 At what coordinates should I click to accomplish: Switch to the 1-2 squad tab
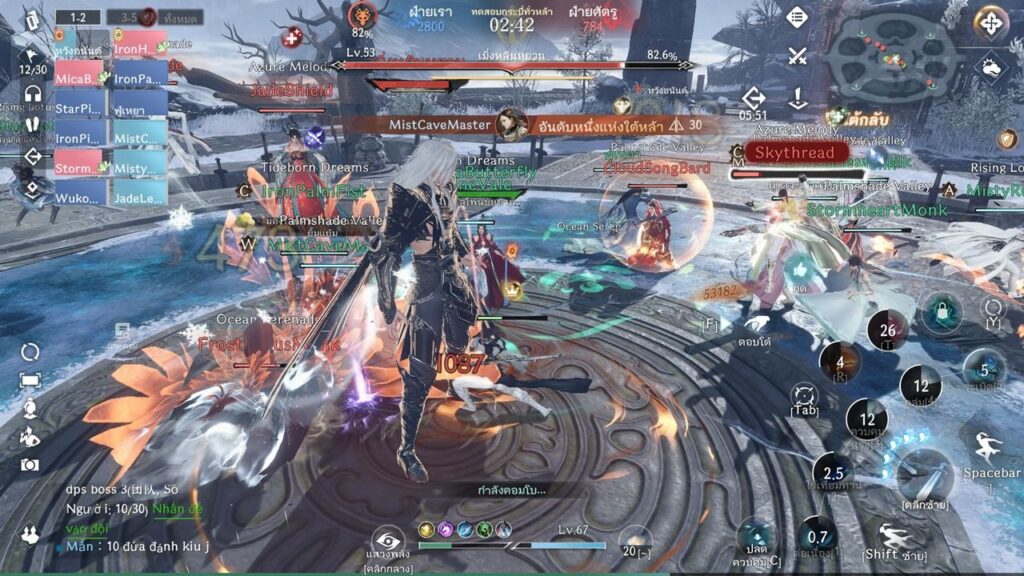(77, 17)
